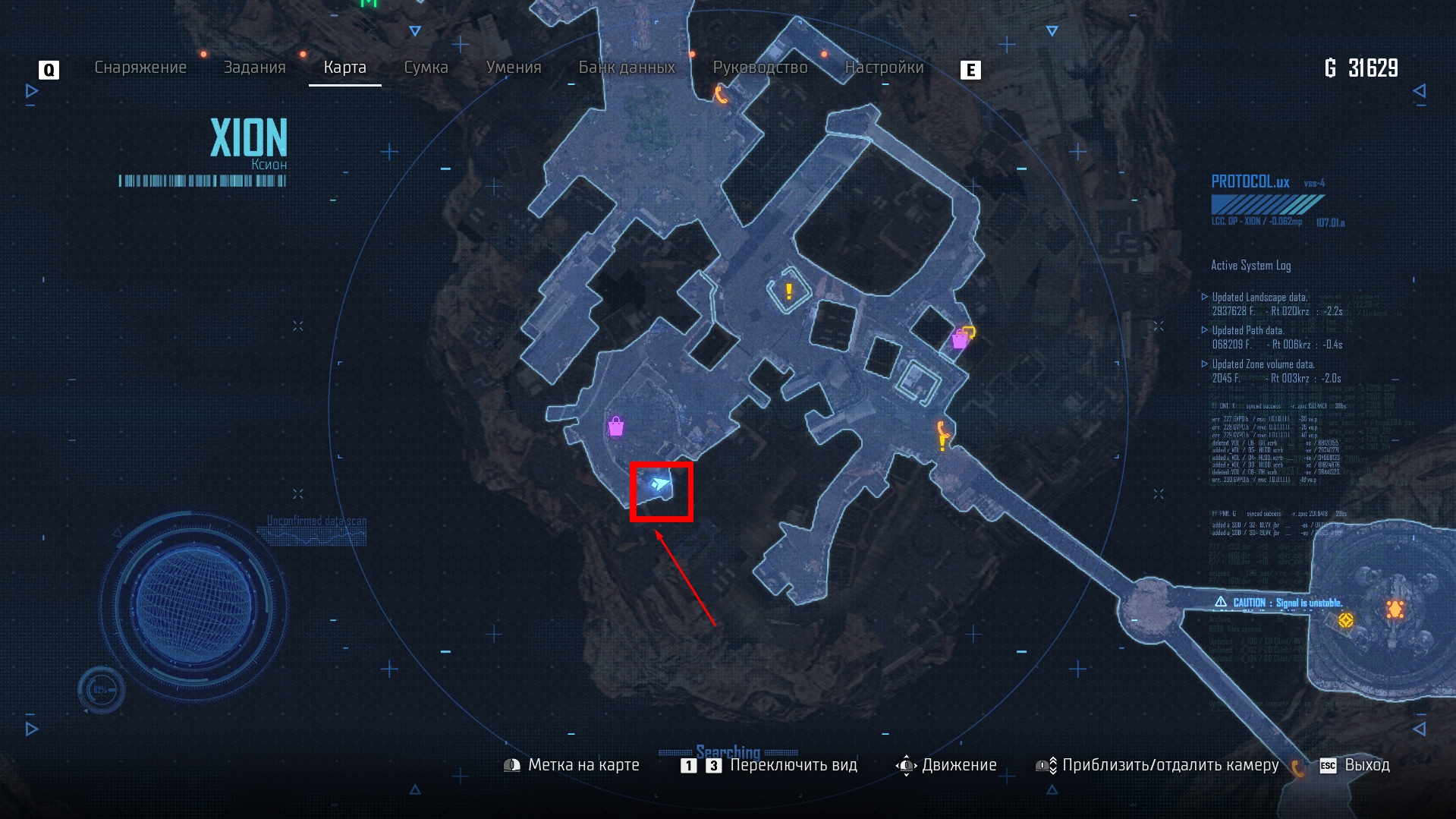Click the purple shop bag with speech bubble
This screenshot has width=1456, height=819.
[962, 338]
